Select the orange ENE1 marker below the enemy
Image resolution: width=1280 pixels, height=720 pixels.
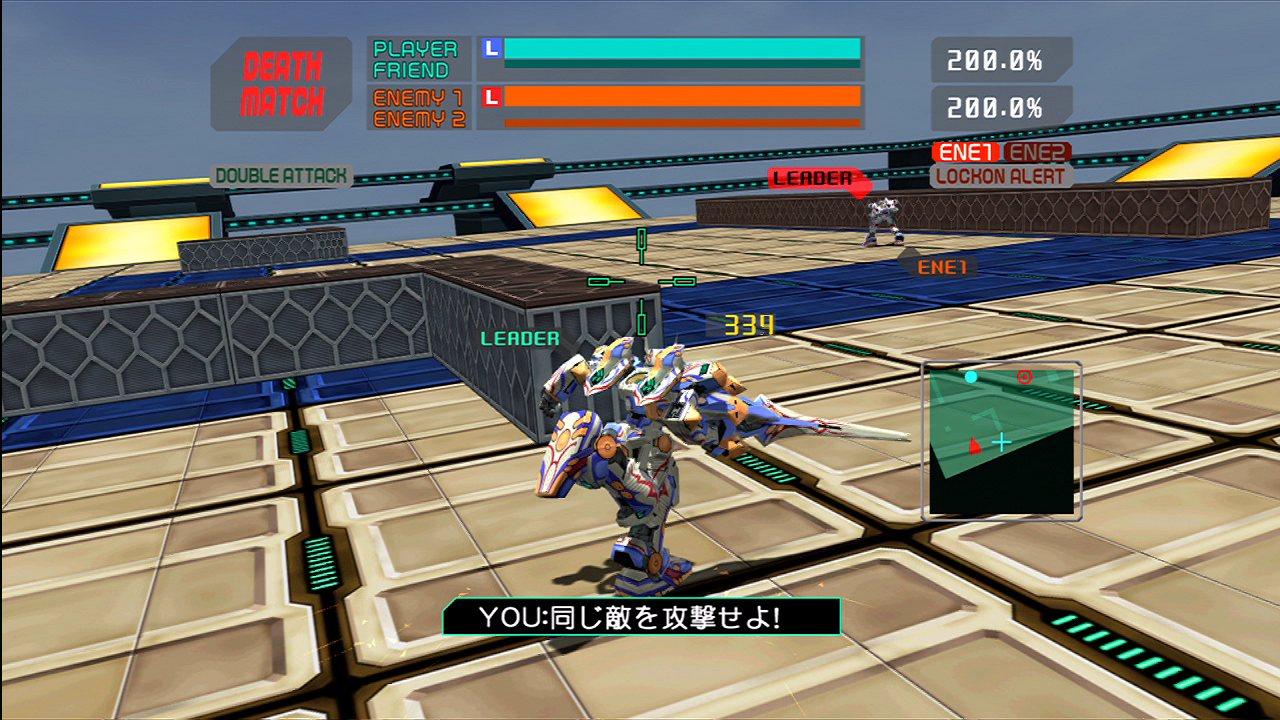pyautogui.click(x=940, y=267)
